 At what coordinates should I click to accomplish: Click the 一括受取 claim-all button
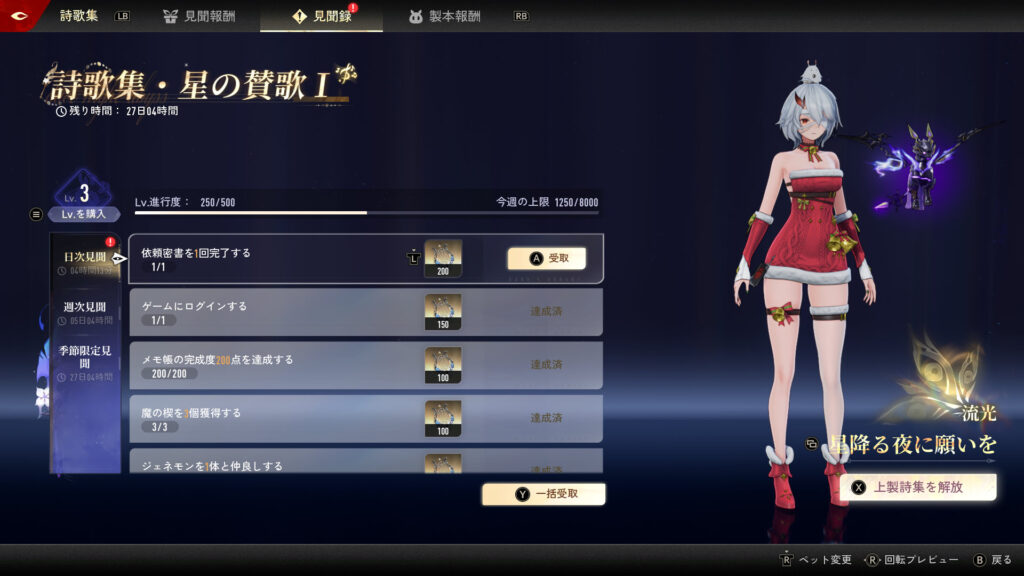[x=544, y=493]
